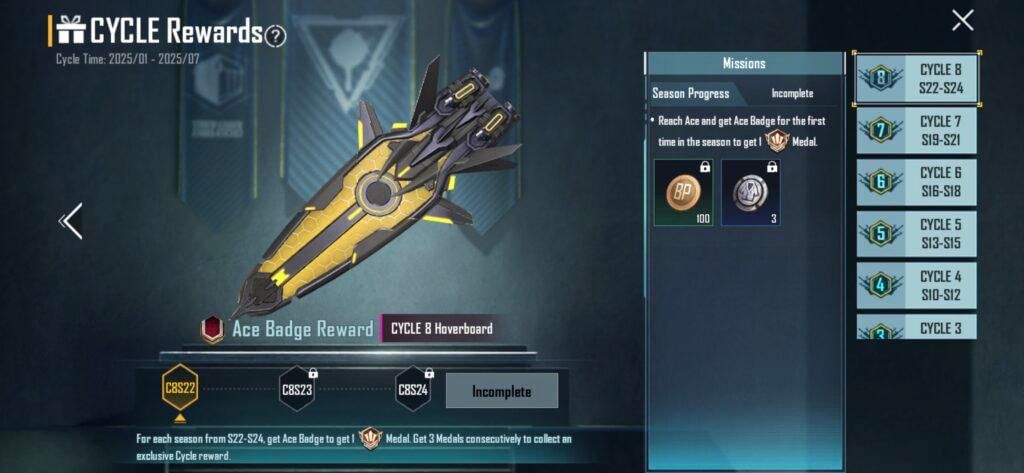Click the Incomplete status button
The image size is (1024, 473).
tap(501, 391)
